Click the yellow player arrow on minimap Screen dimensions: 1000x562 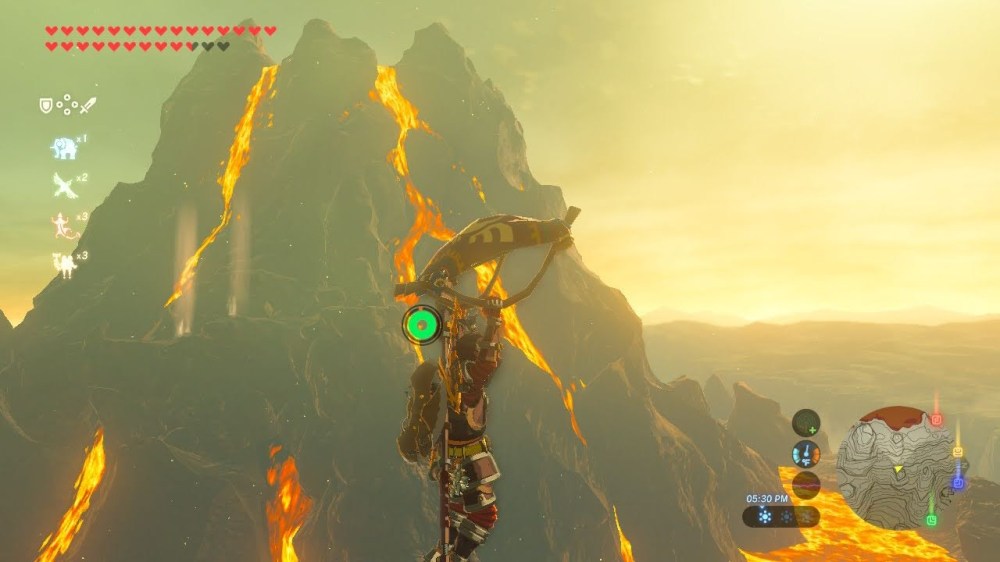[x=897, y=468]
